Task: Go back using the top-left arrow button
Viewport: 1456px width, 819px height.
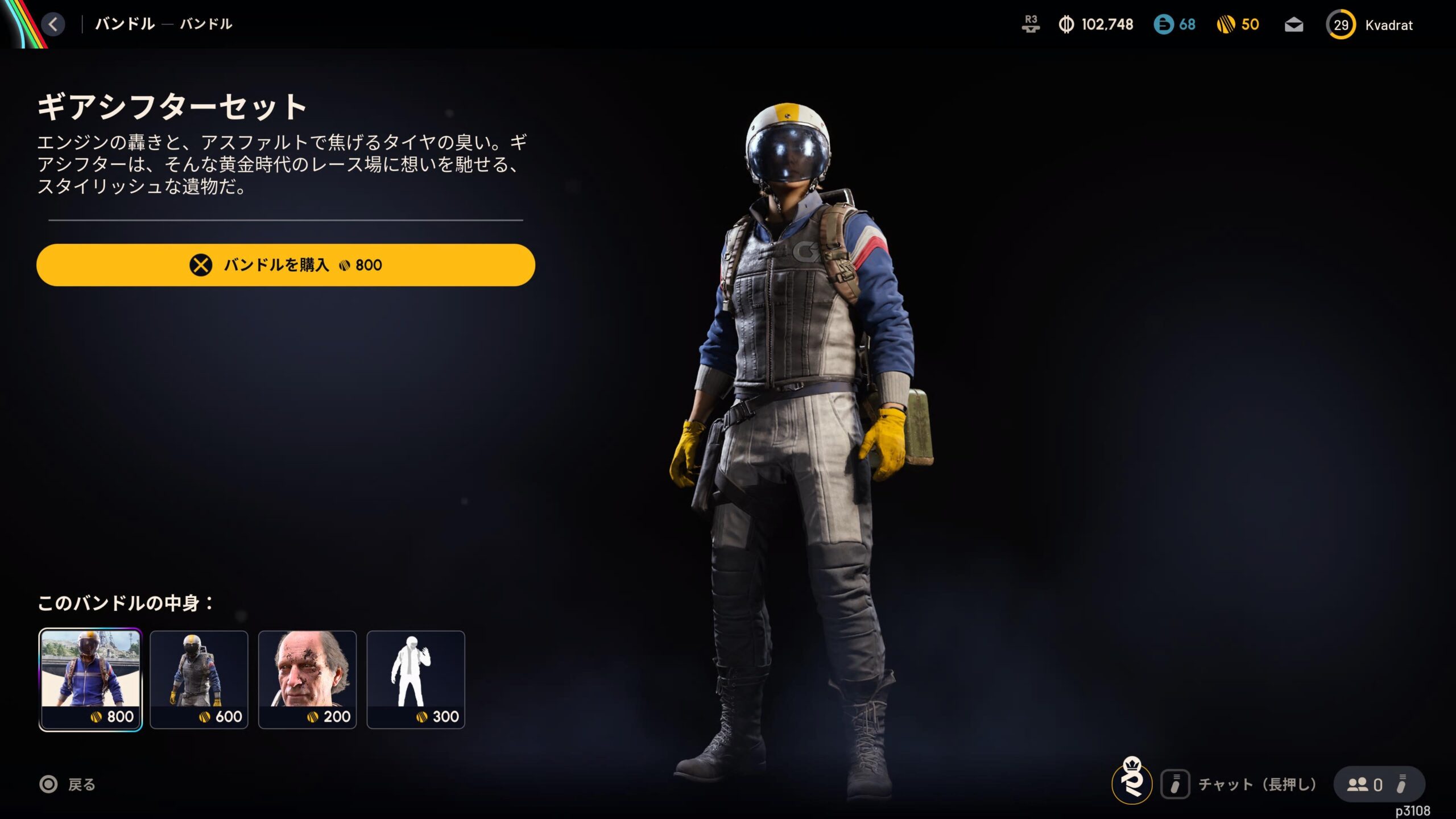Action: tap(53, 24)
